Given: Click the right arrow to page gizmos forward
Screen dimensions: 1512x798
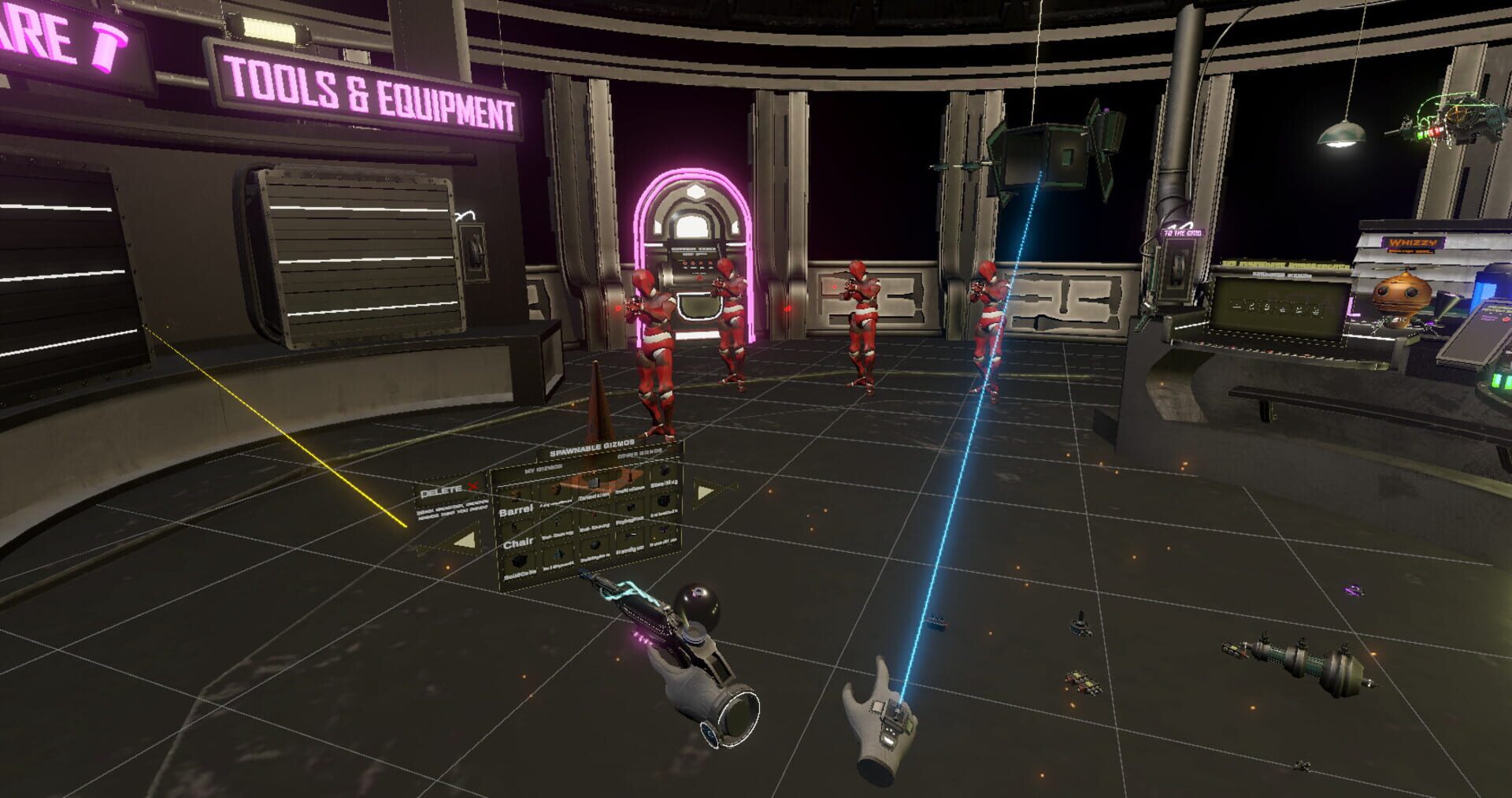Looking at the screenshot, I should (x=705, y=492).
